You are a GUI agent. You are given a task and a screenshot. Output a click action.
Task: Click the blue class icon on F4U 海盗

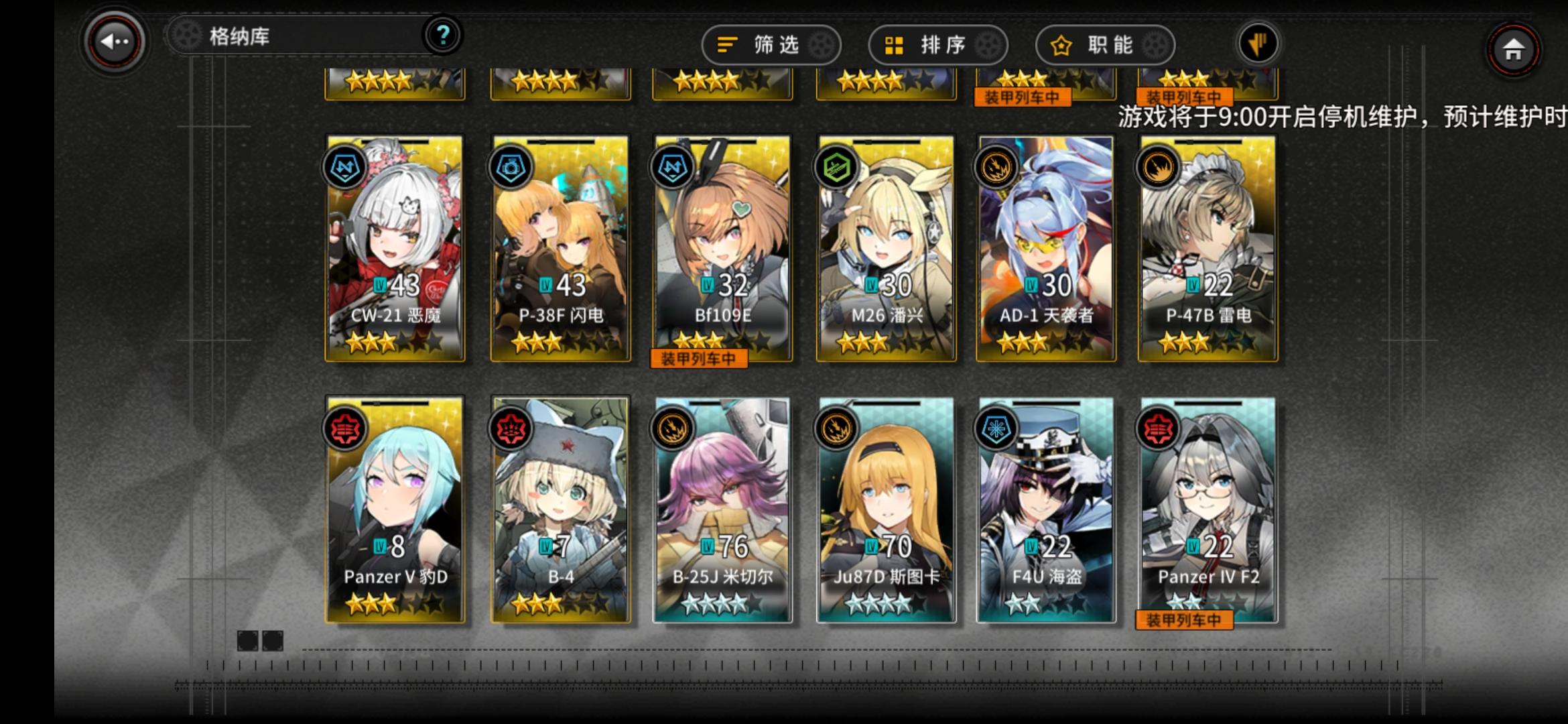coord(995,428)
